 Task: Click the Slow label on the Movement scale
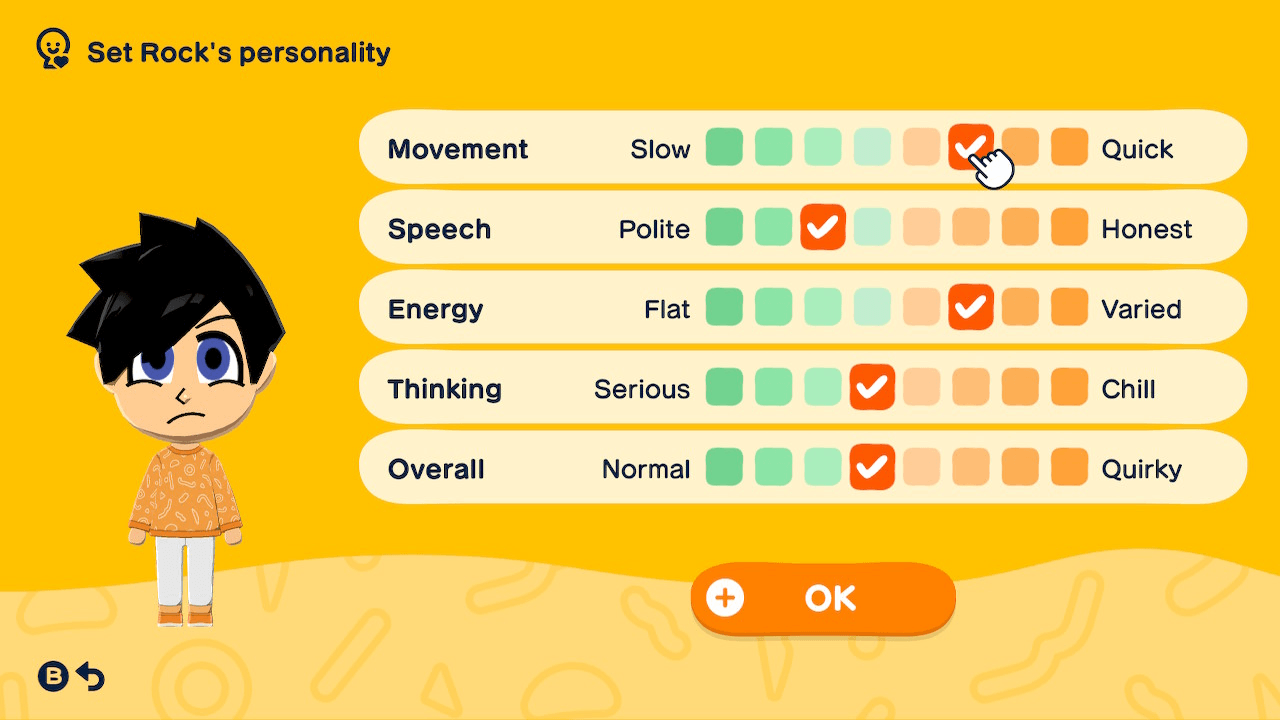[x=661, y=148]
